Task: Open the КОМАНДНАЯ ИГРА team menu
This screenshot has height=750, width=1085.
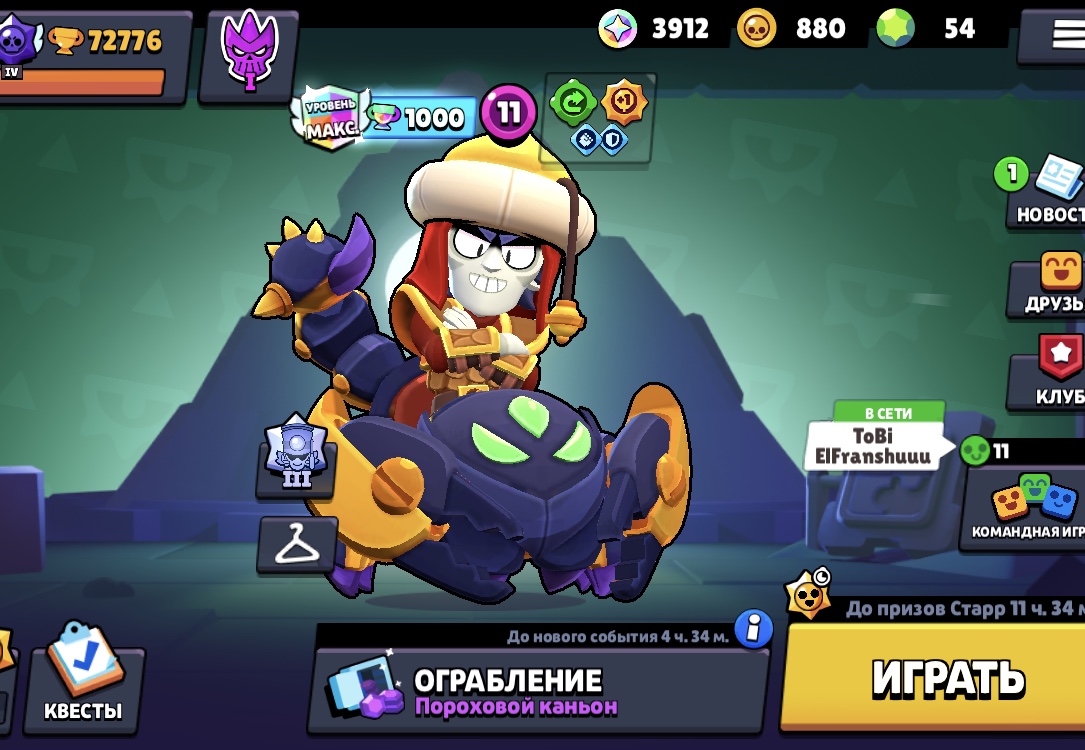Action: (1025, 507)
